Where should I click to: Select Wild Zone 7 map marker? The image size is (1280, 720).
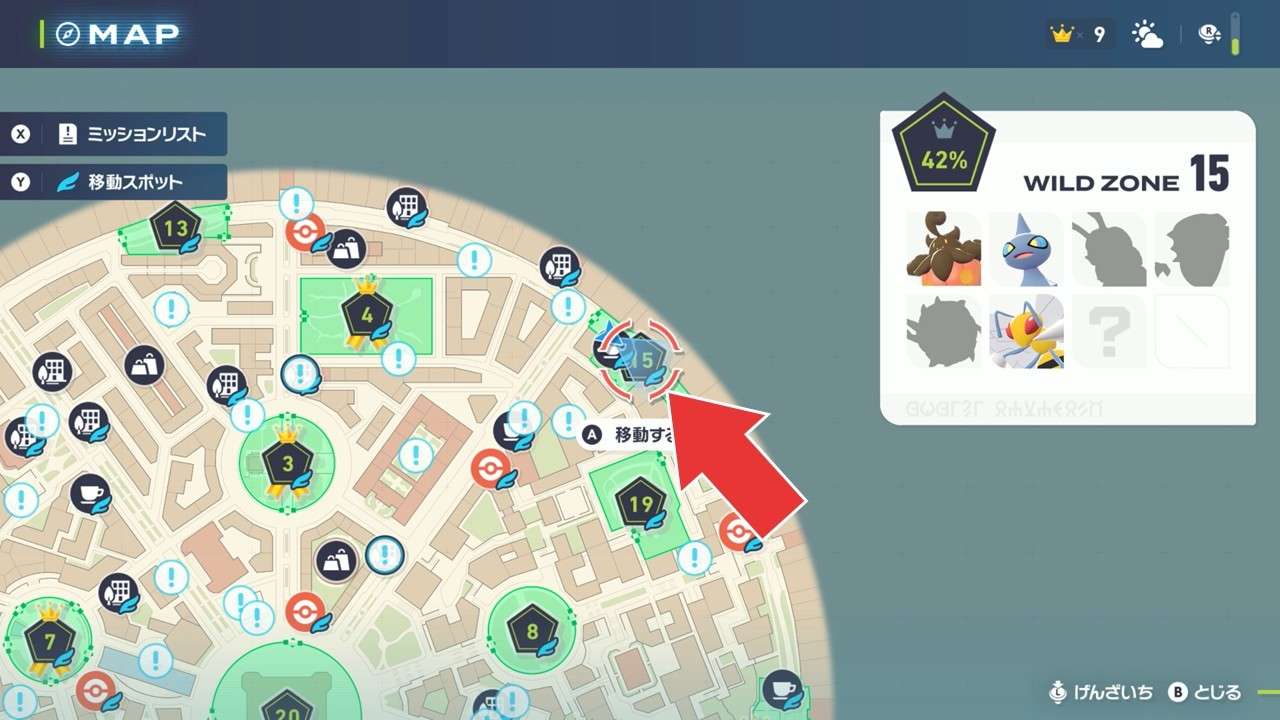coord(46,638)
